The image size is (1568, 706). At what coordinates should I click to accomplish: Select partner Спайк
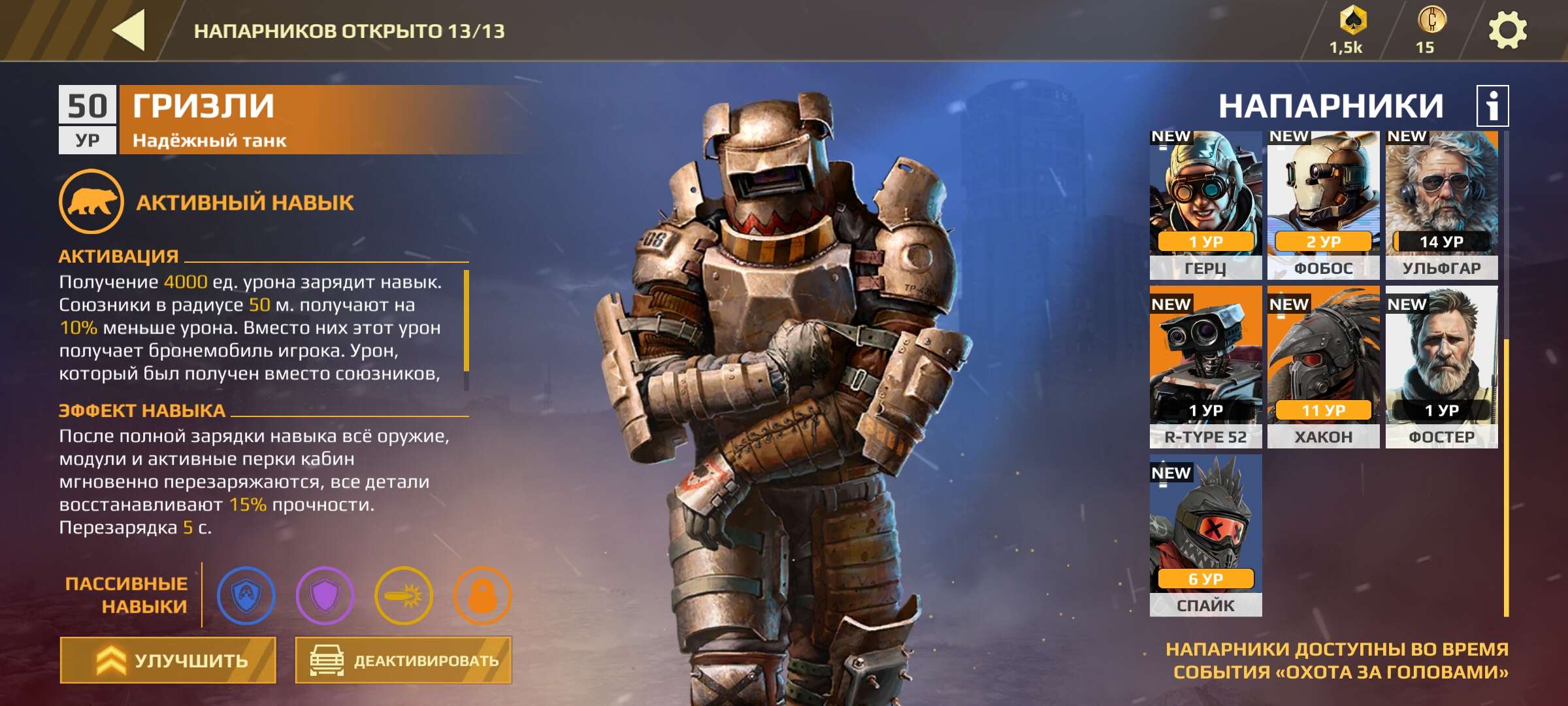pyautogui.click(x=1205, y=535)
